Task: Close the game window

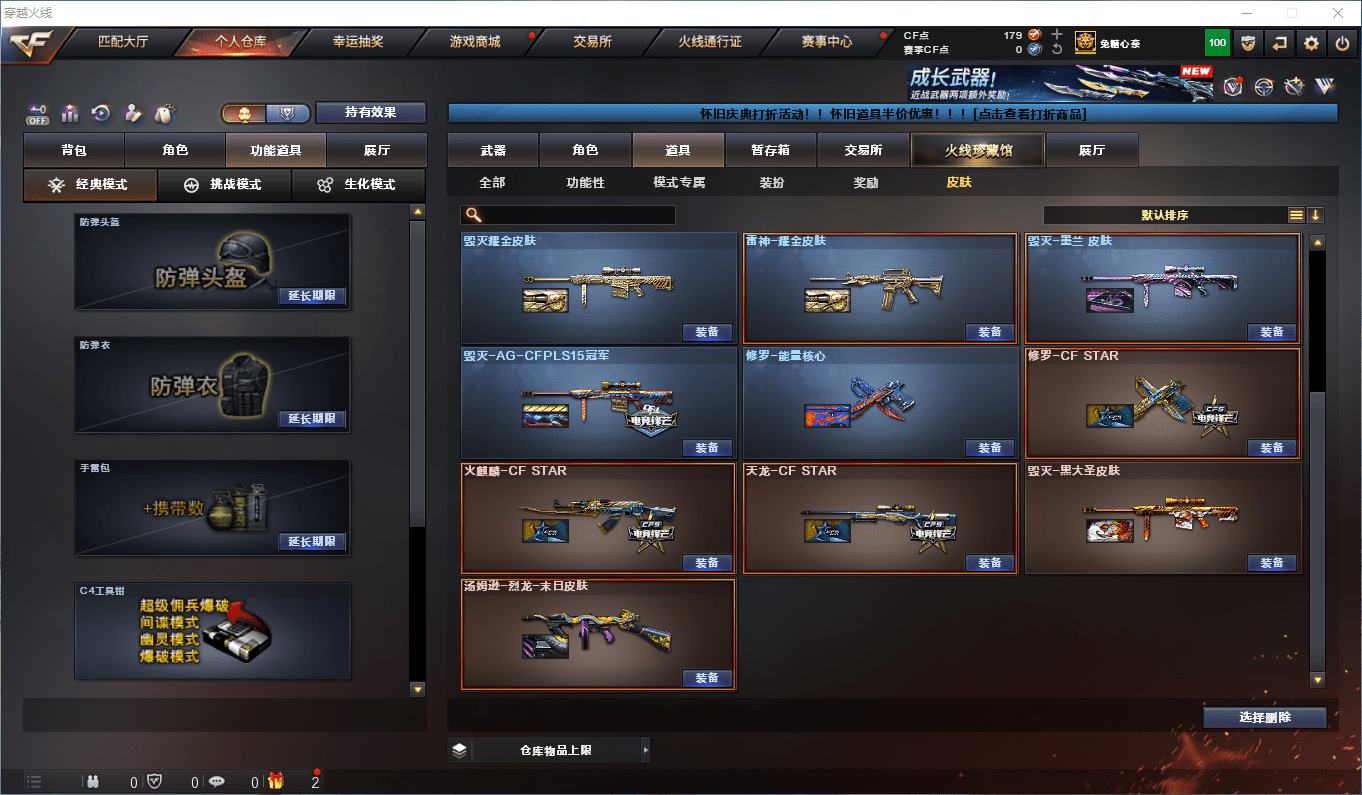Action: tap(1339, 12)
